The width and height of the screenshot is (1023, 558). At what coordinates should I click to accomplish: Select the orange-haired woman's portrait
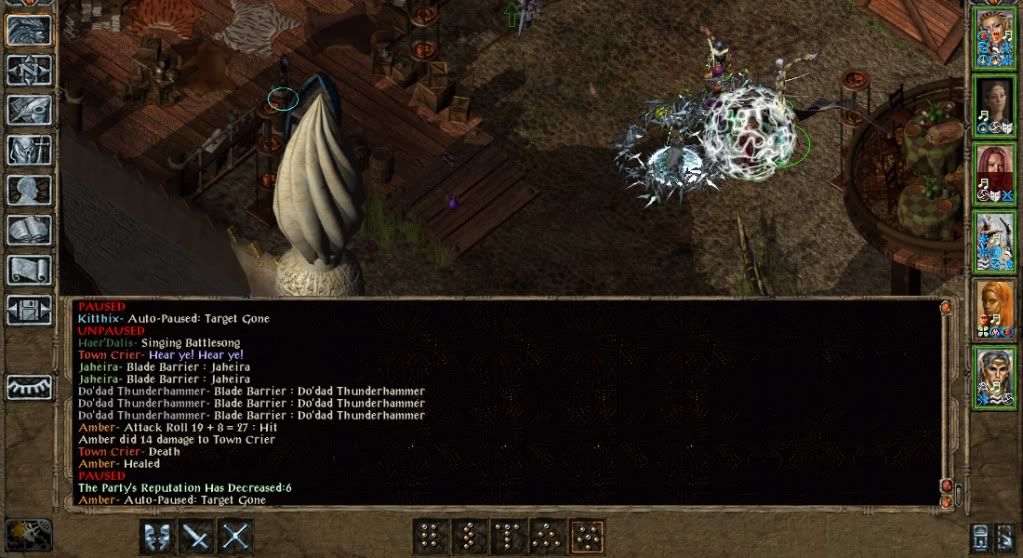[x=994, y=306]
